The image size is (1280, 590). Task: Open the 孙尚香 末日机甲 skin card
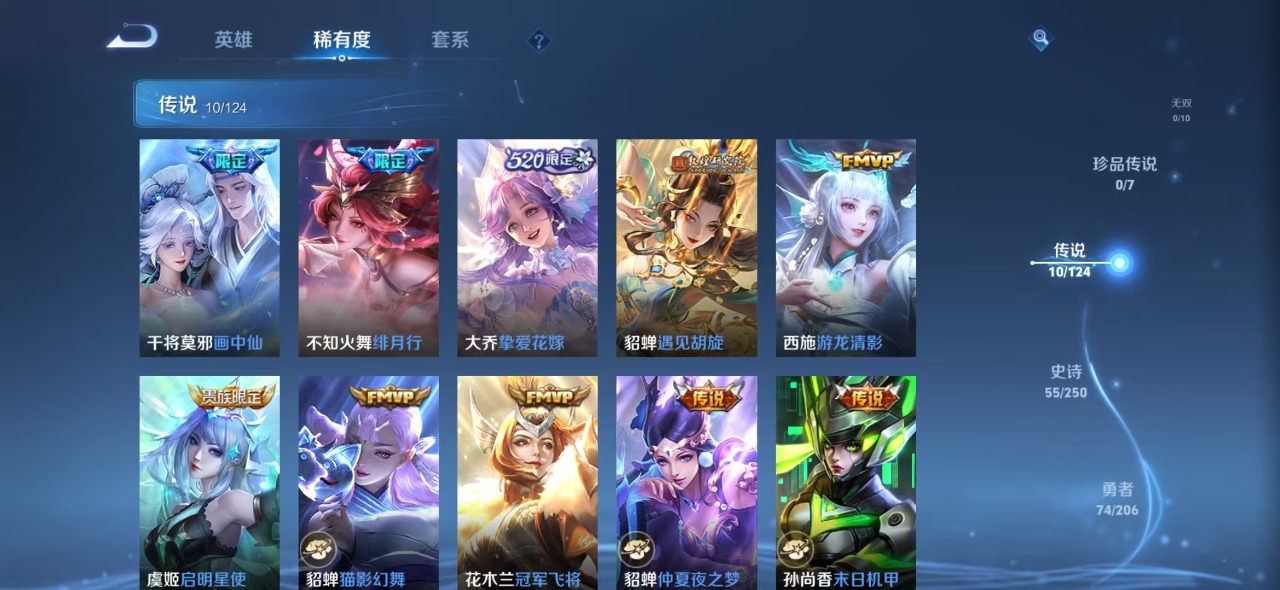pyautogui.click(x=845, y=480)
